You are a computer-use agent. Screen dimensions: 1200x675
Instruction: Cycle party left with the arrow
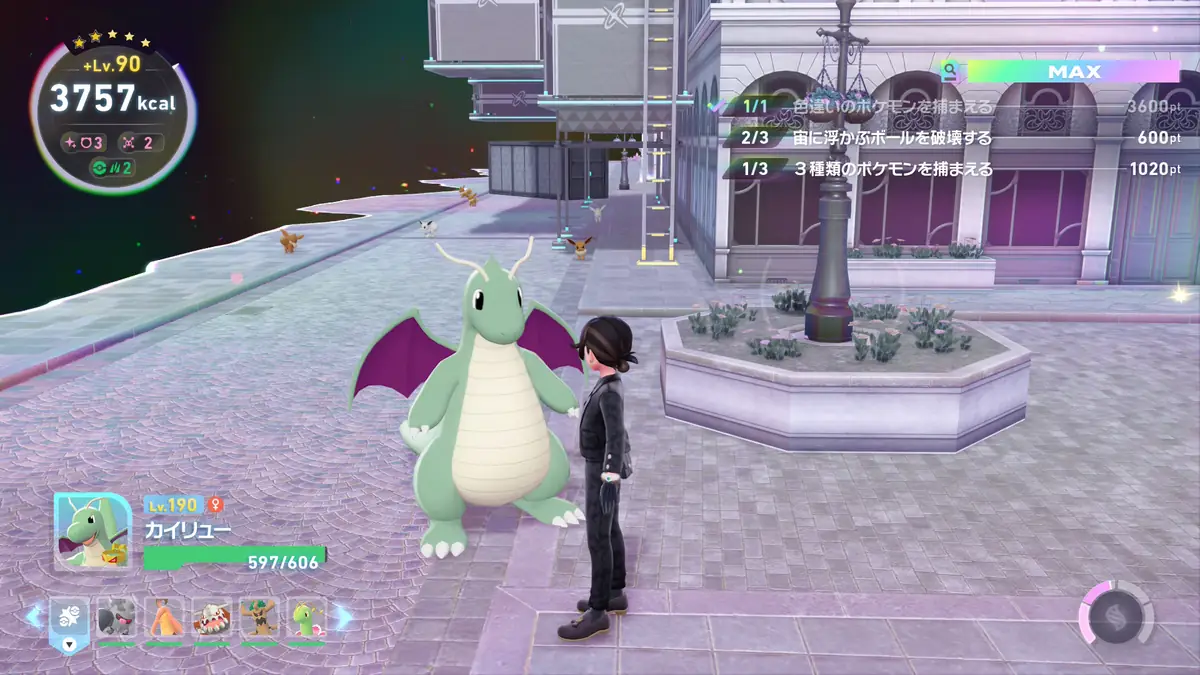[x=33, y=617]
